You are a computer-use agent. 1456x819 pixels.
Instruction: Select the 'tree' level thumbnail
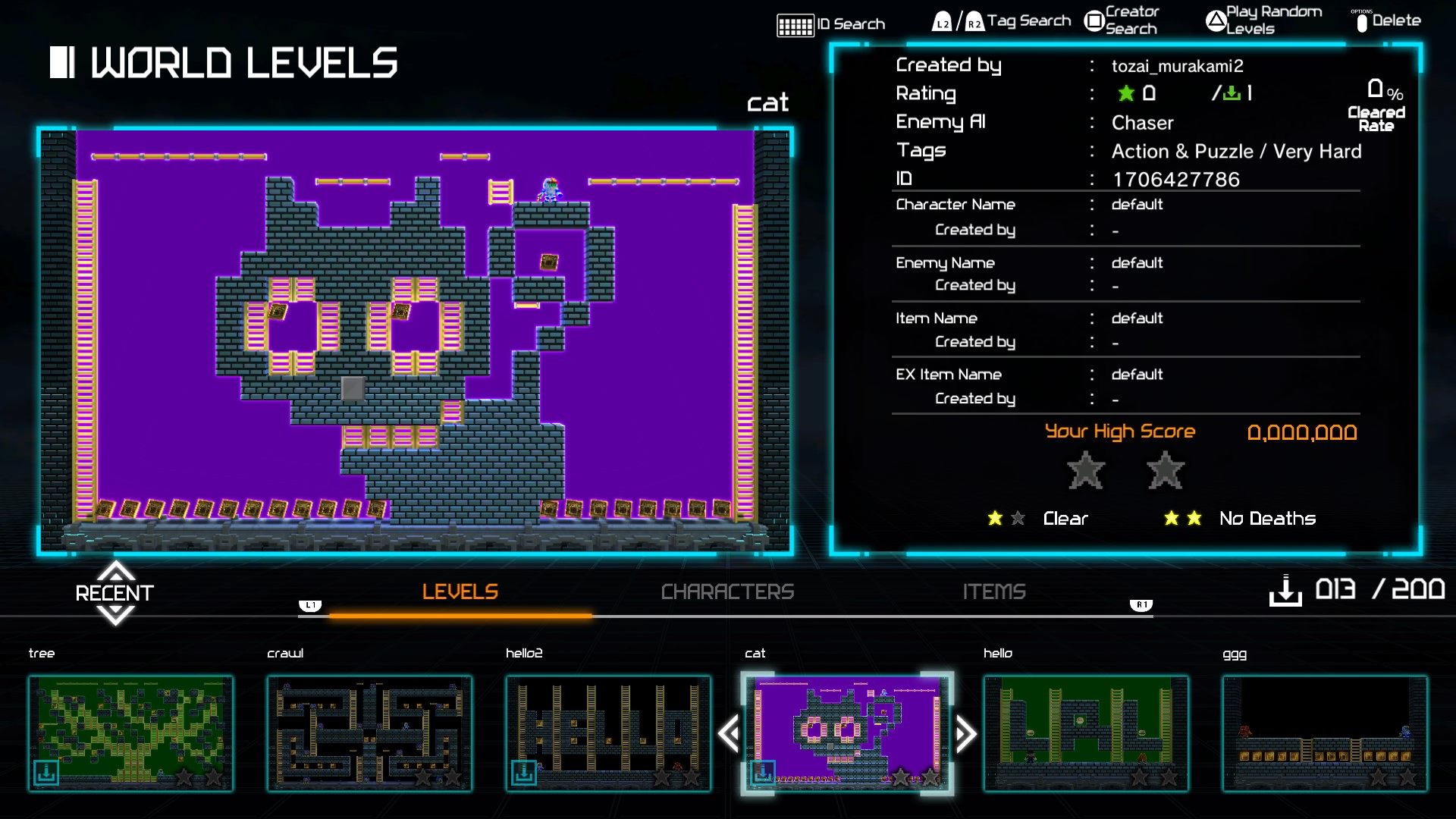pyautogui.click(x=130, y=733)
